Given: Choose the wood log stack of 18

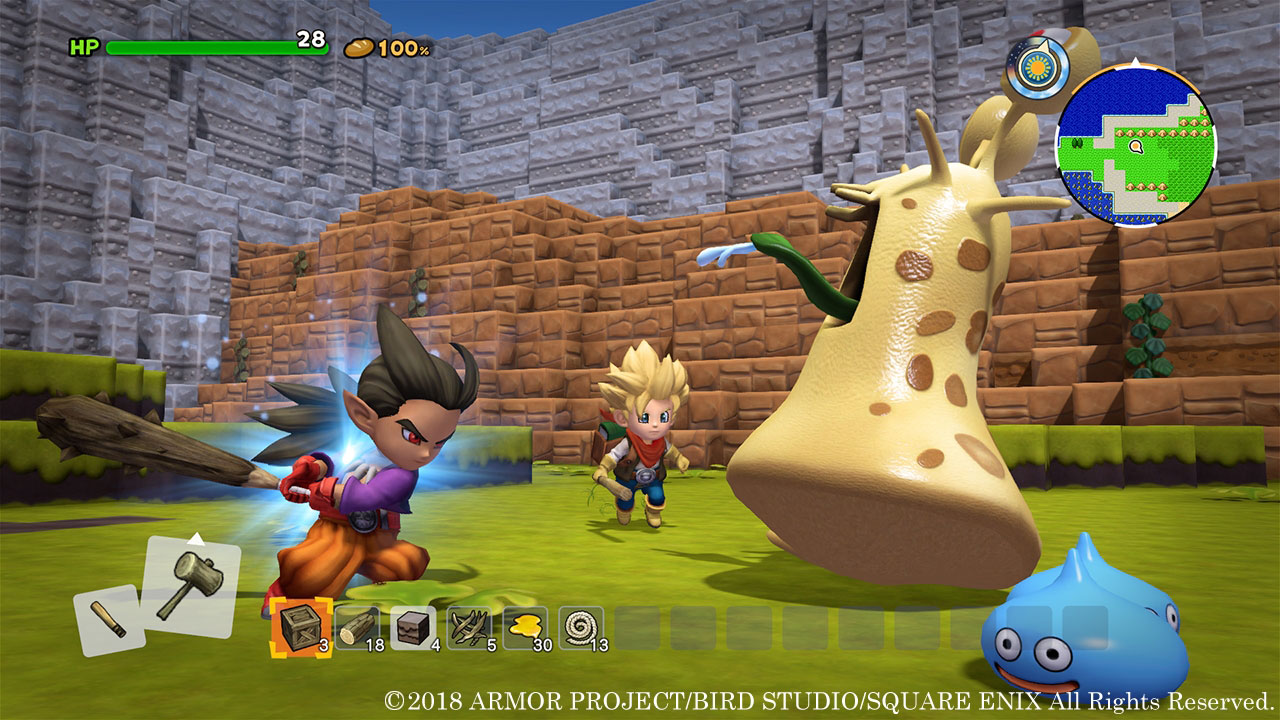Looking at the screenshot, I should (357, 628).
